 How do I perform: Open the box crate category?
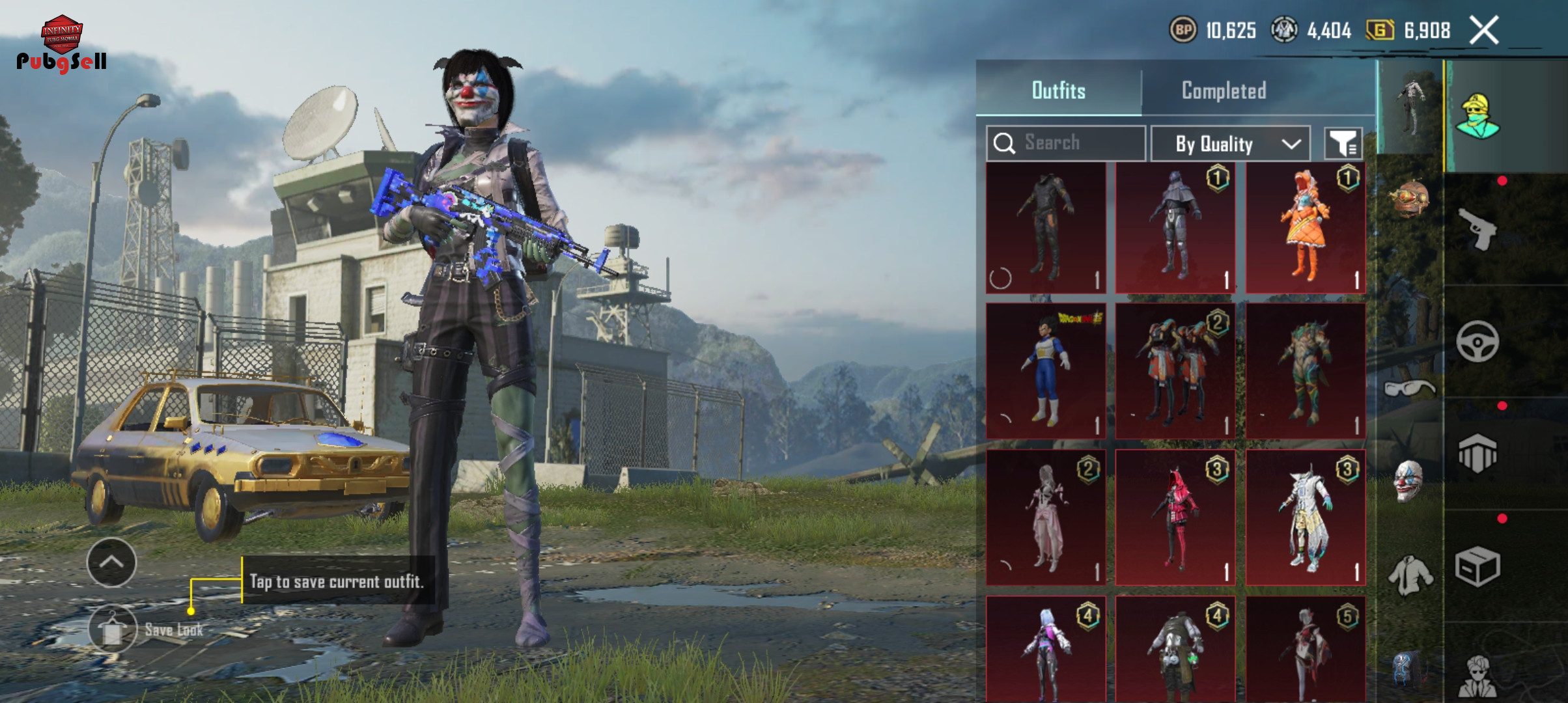[x=1477, y=566]
